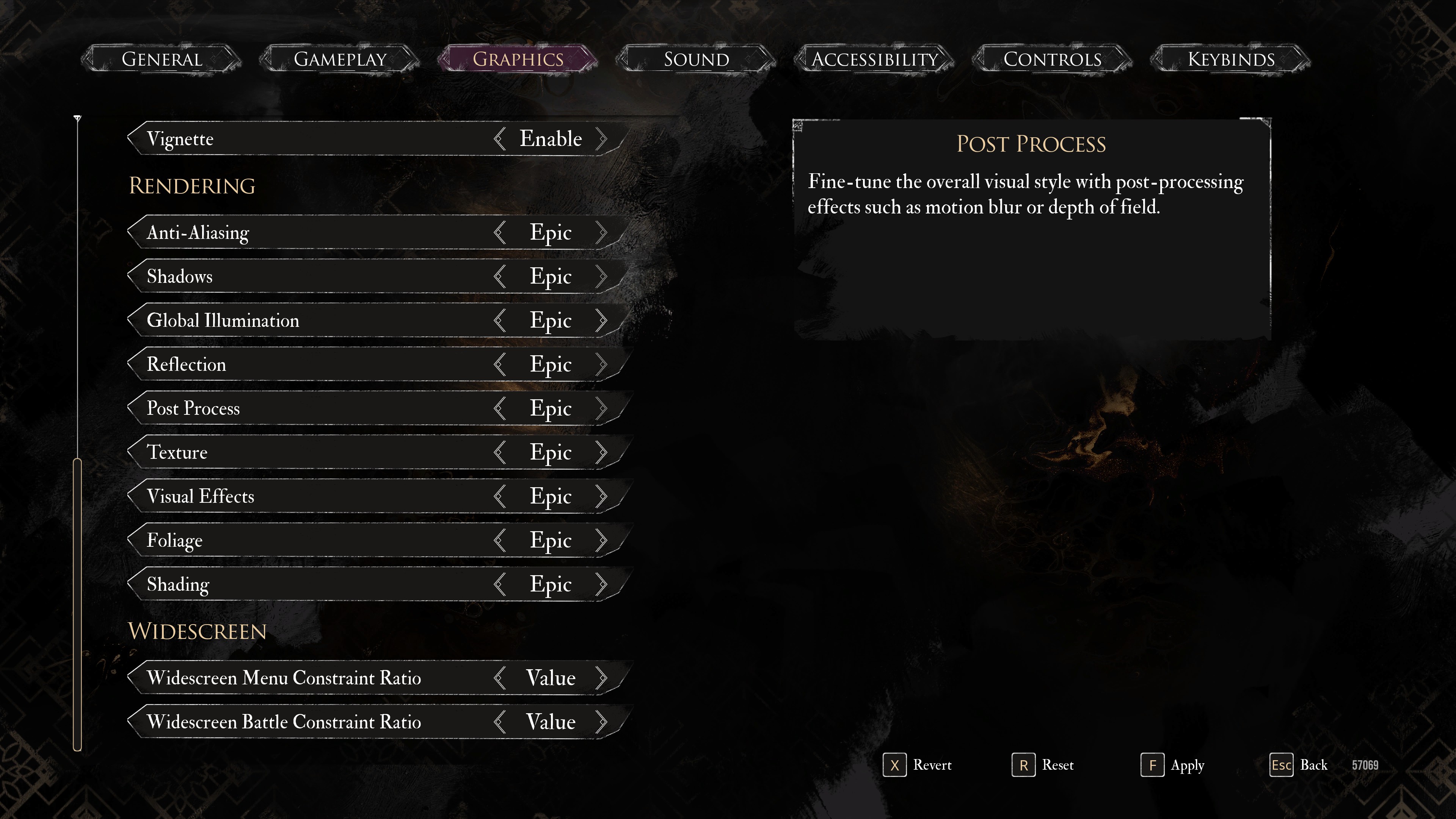
Task: Reduce Foliage quality with left arrow
Action: 500,540
